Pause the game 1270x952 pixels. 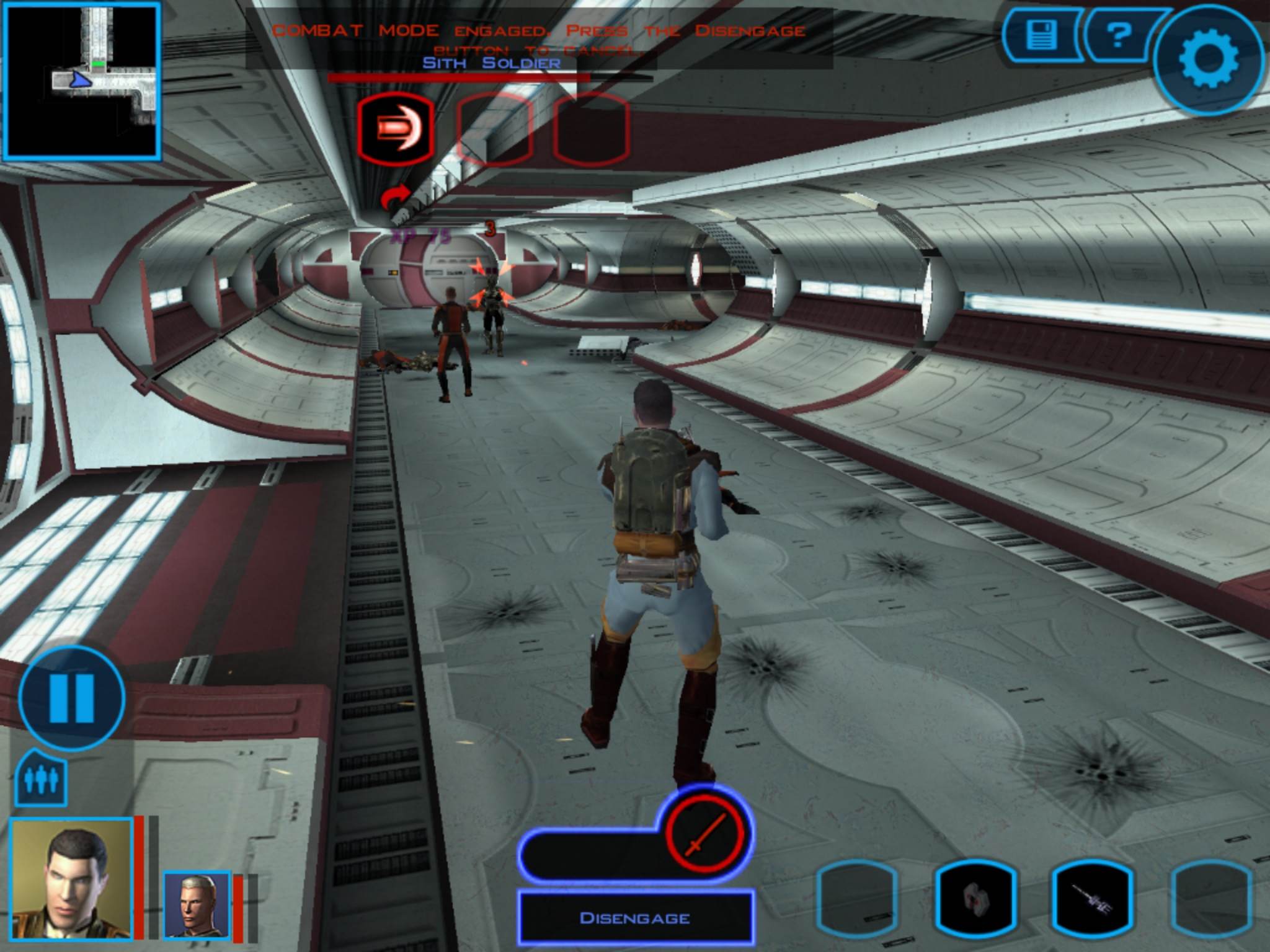[x=71, y=698]
